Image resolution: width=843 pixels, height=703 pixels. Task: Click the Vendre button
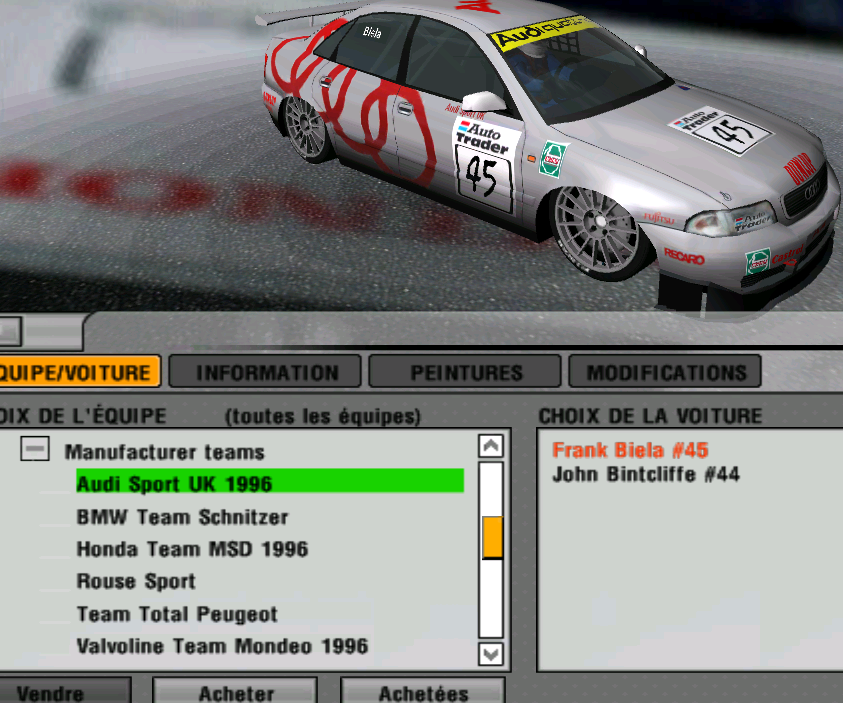pos(50,692)
